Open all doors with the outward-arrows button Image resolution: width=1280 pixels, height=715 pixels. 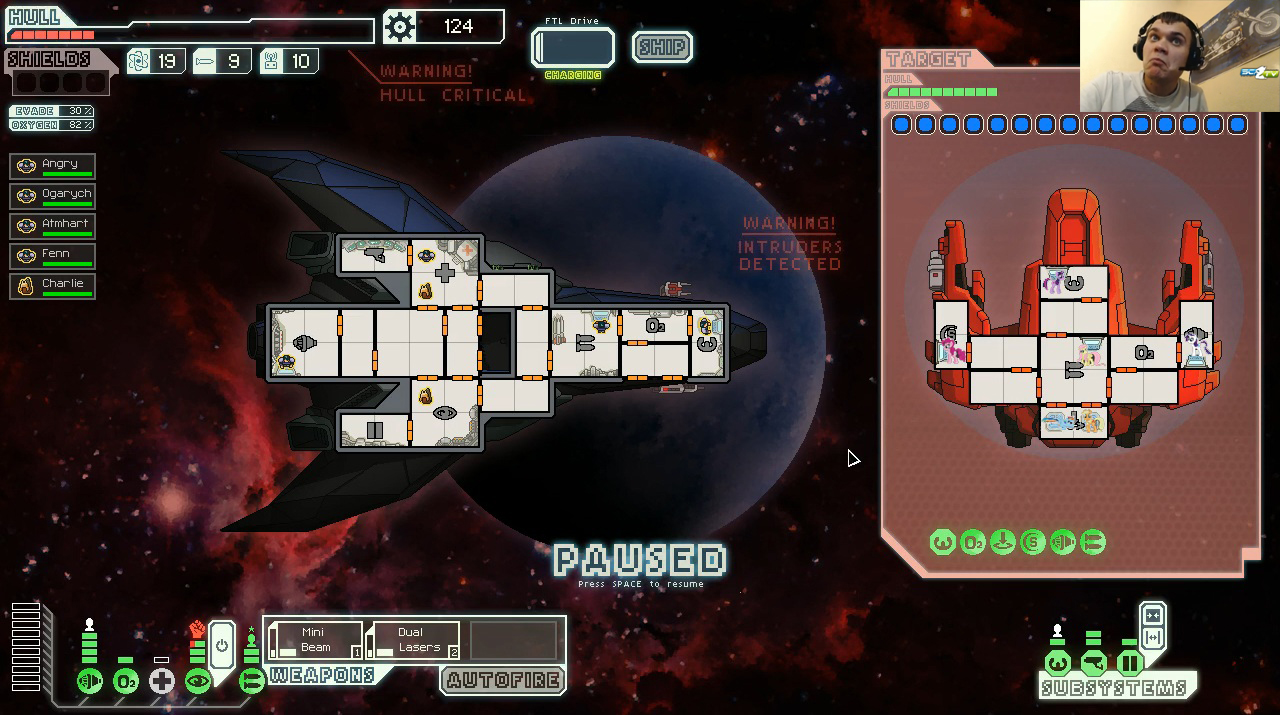[x=1152, y=638]
